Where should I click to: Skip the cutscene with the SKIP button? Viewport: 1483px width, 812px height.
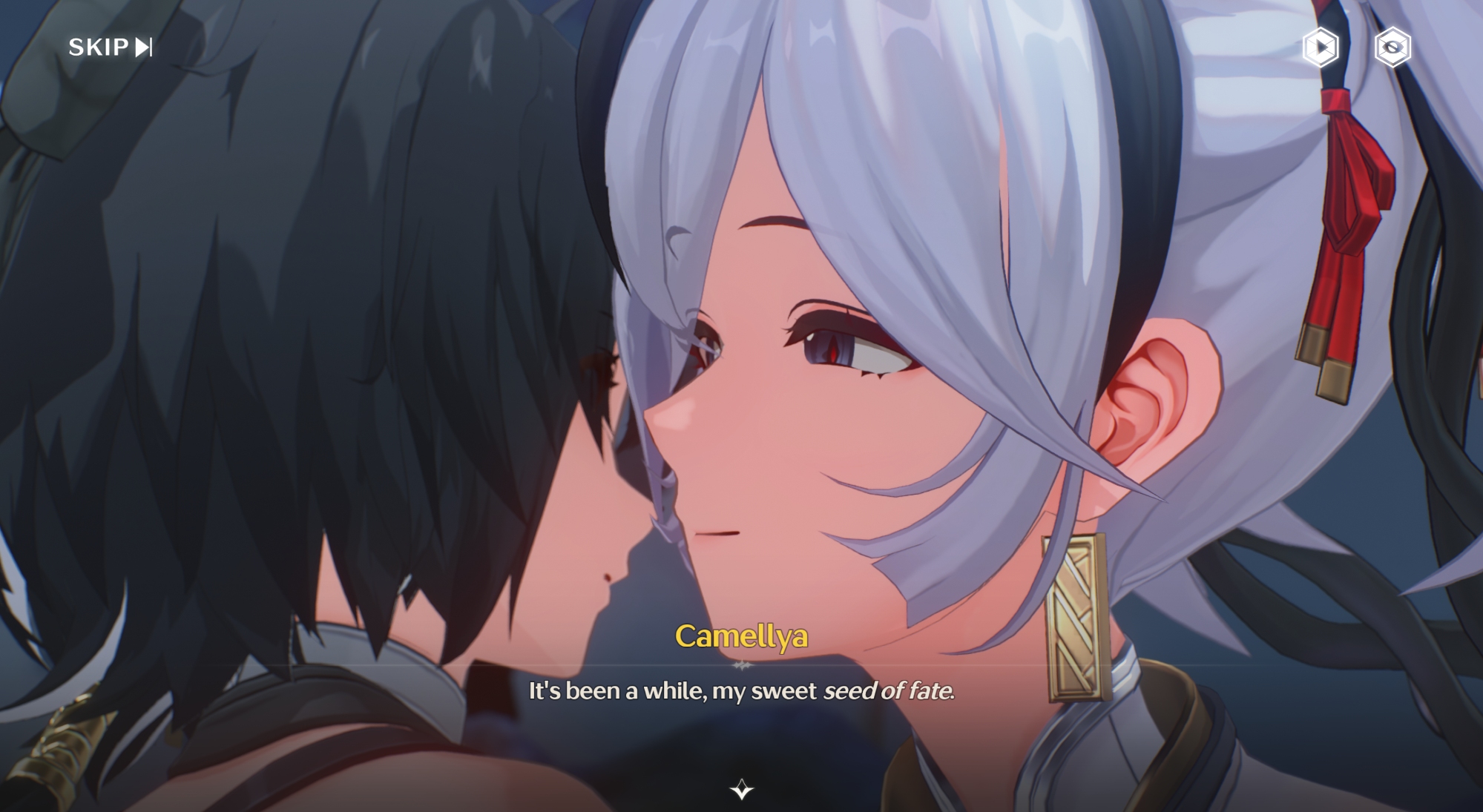tap(110, 47)
